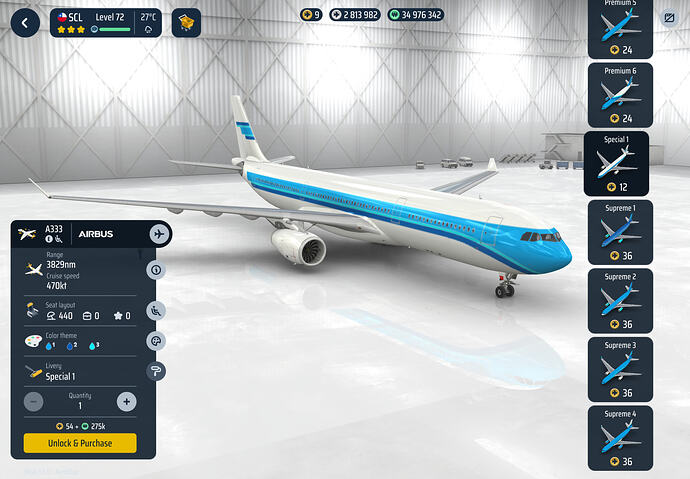Switch to the paint roller livery tab
The height and width of the screenshot is (479, 690).
157,371
